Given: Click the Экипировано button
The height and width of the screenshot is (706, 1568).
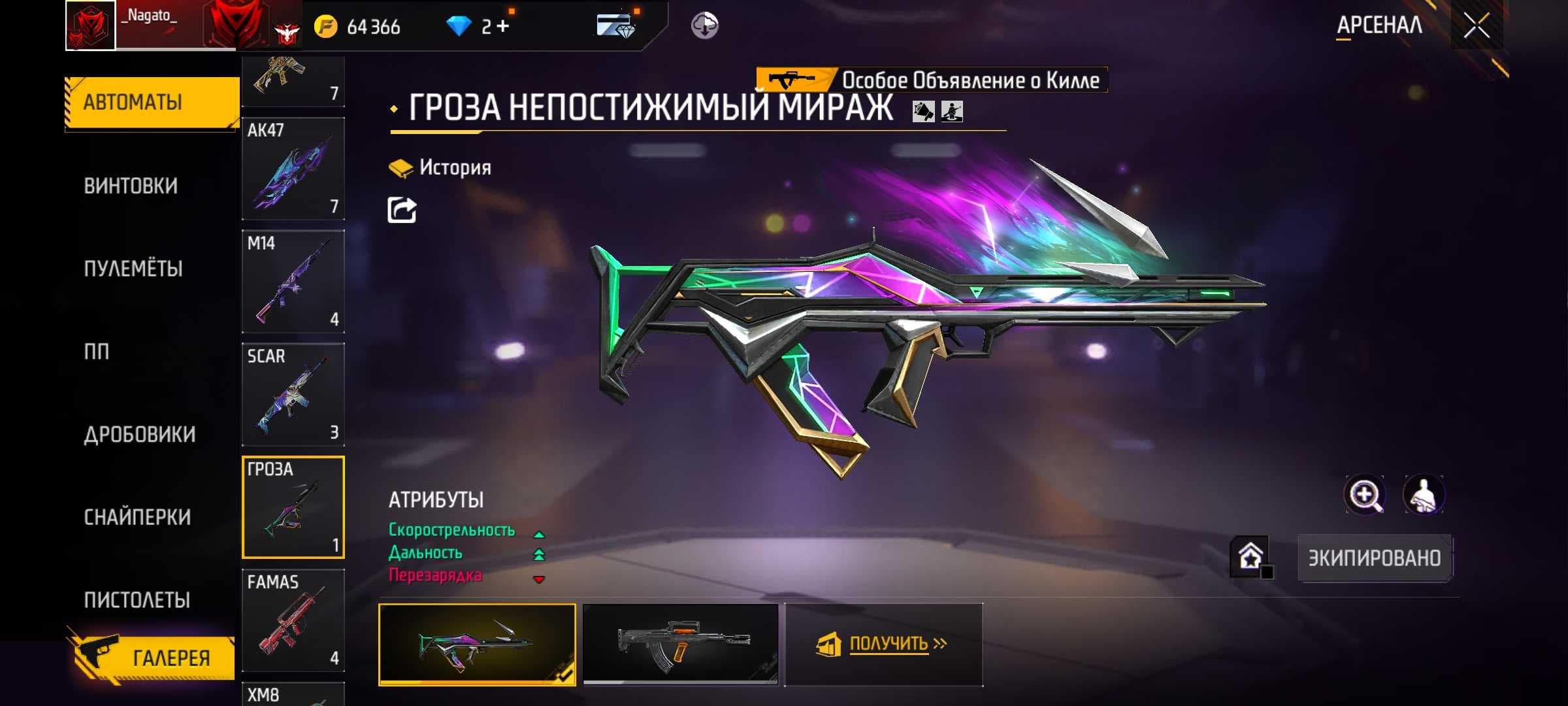Looking at the screenshot, I should [x=1375, y=558].
